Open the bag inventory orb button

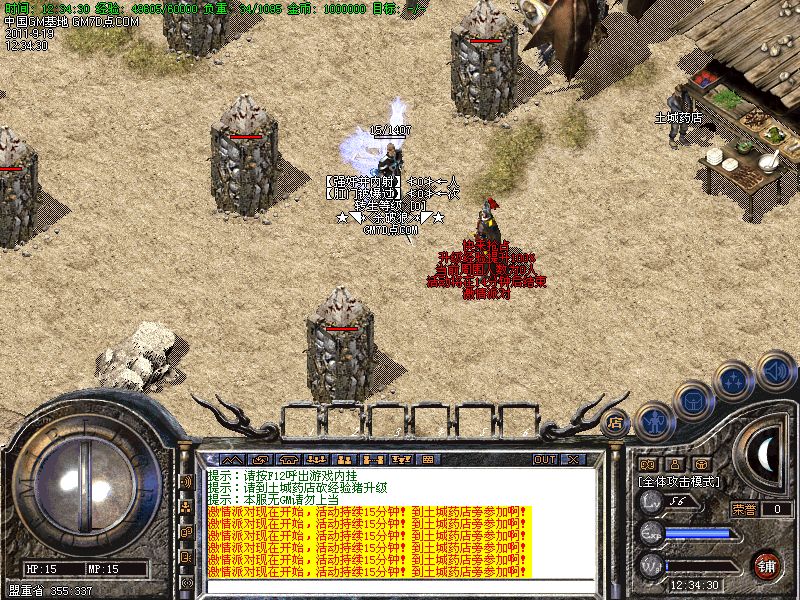pos(692,402)
